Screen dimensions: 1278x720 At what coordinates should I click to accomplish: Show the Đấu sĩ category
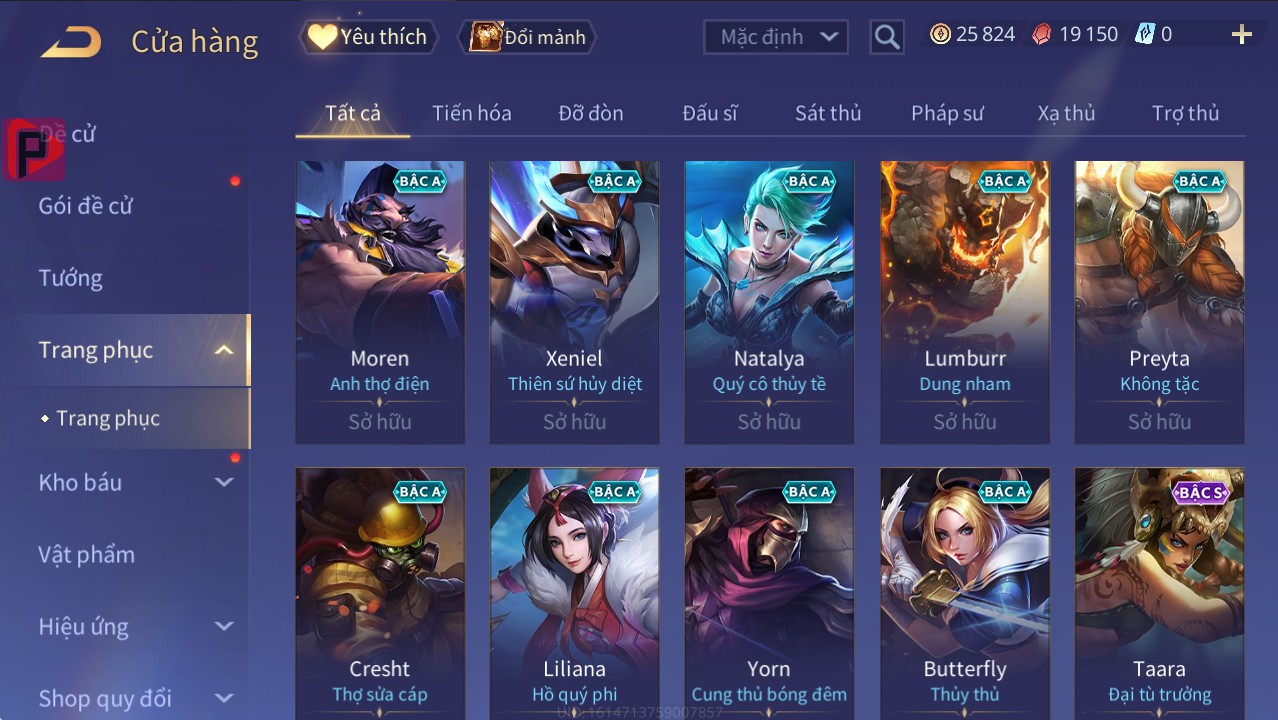click(709, 113)
